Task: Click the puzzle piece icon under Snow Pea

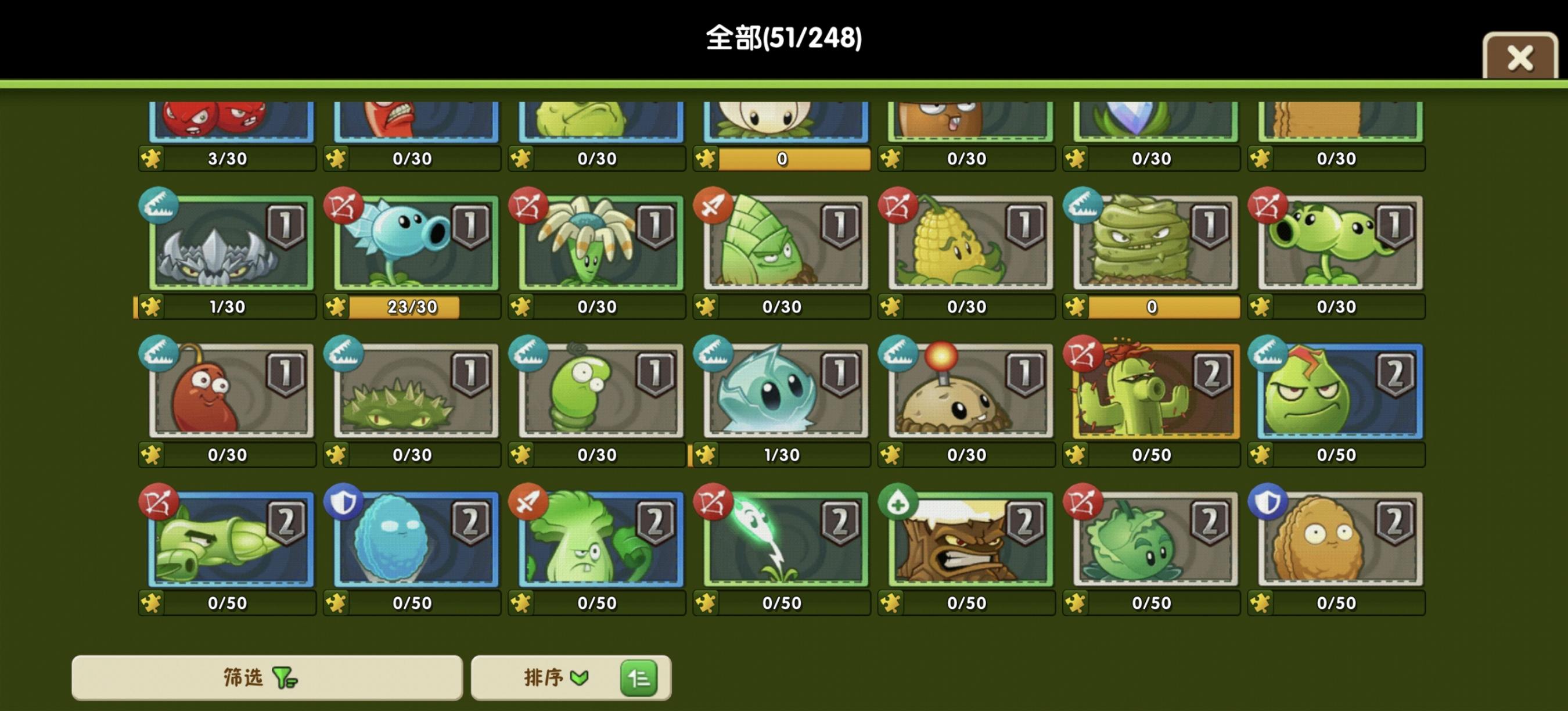Action: point(337,308)
